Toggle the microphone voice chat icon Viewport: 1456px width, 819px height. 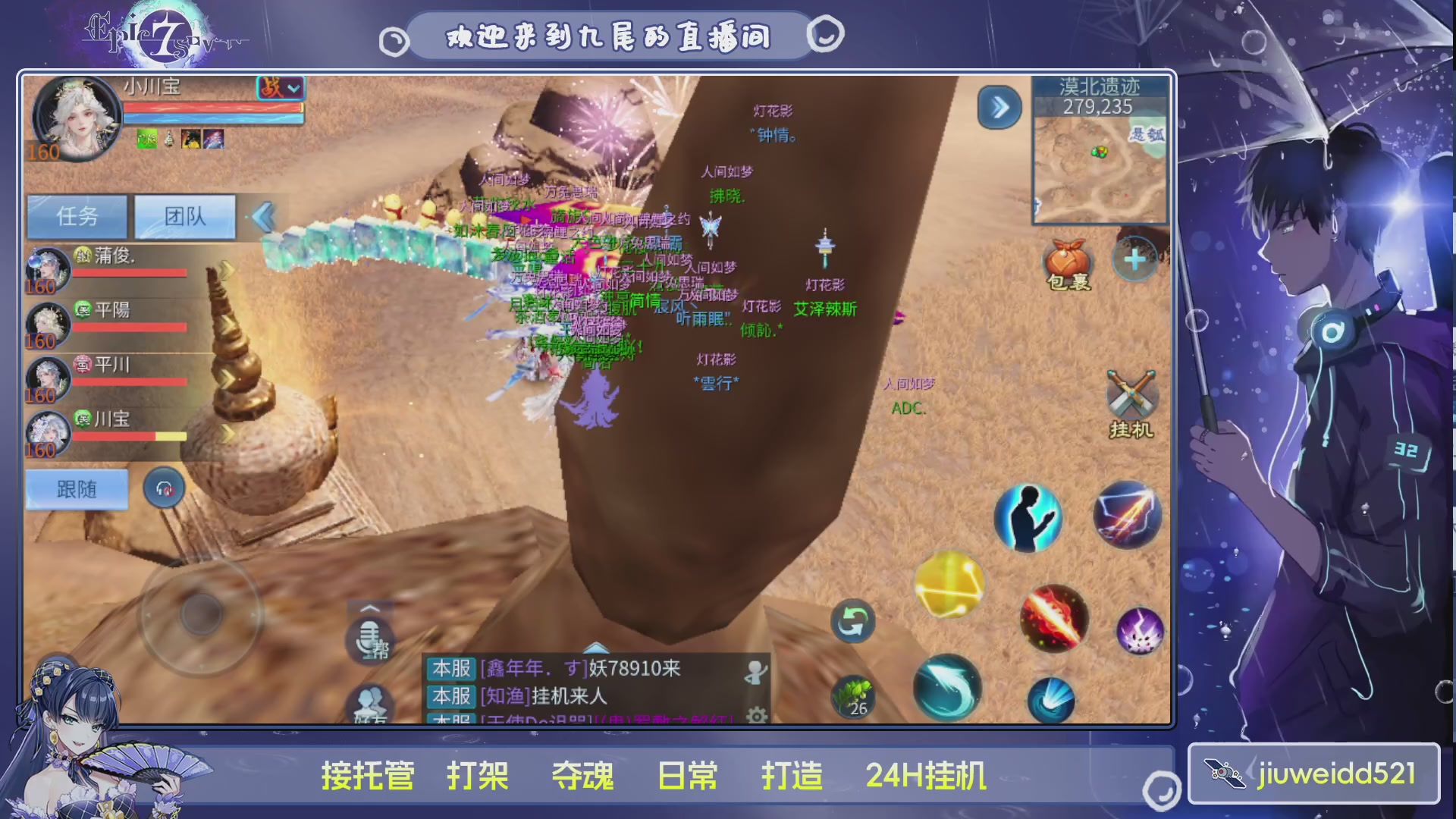coord(369,639)
